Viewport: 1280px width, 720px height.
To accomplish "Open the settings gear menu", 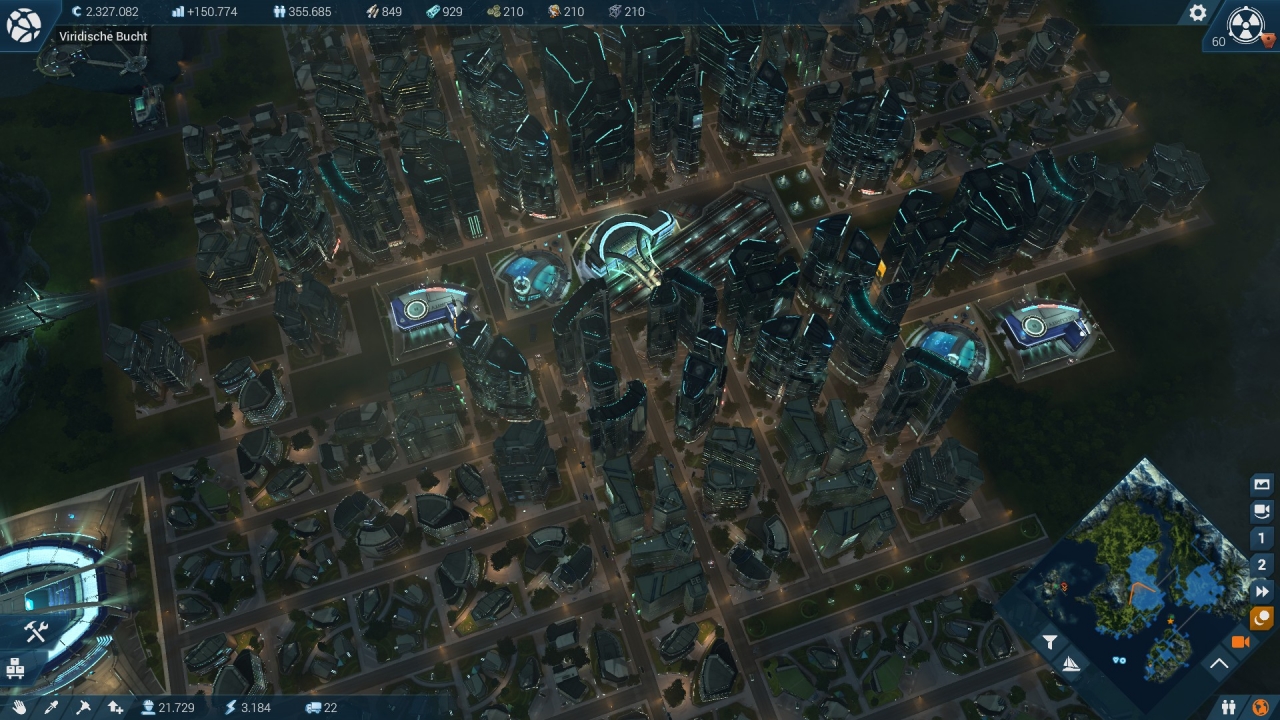I will (1197, 13).
